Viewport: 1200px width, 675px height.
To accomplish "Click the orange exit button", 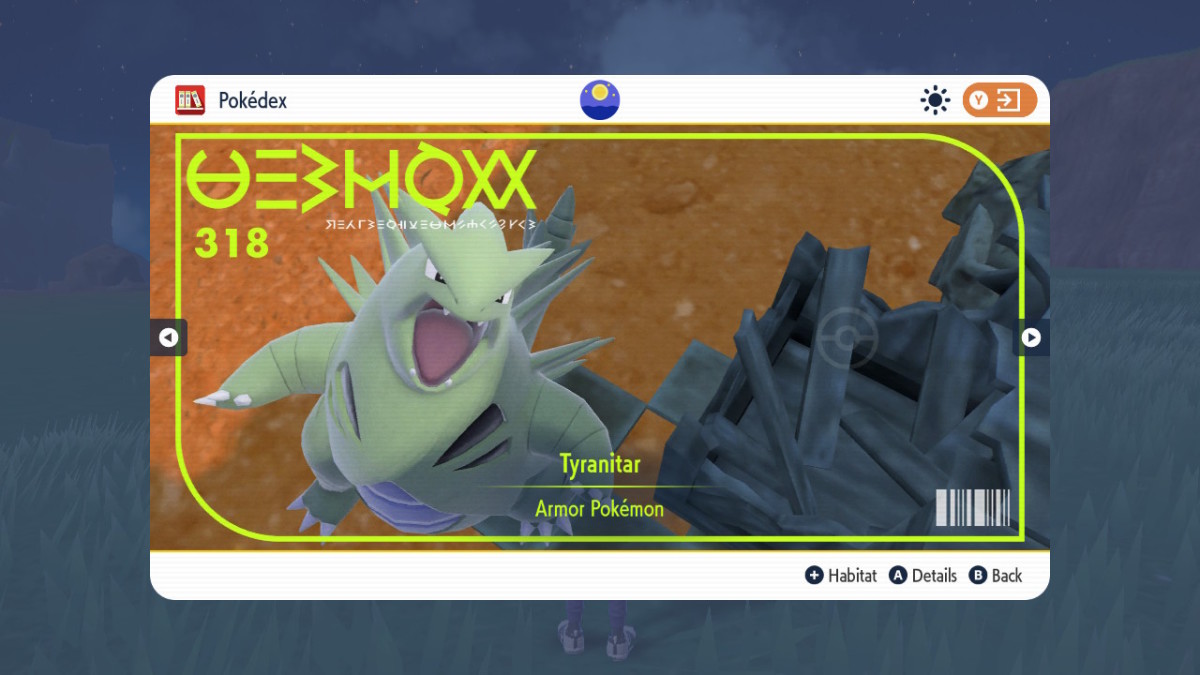I will tap(999, 100).
